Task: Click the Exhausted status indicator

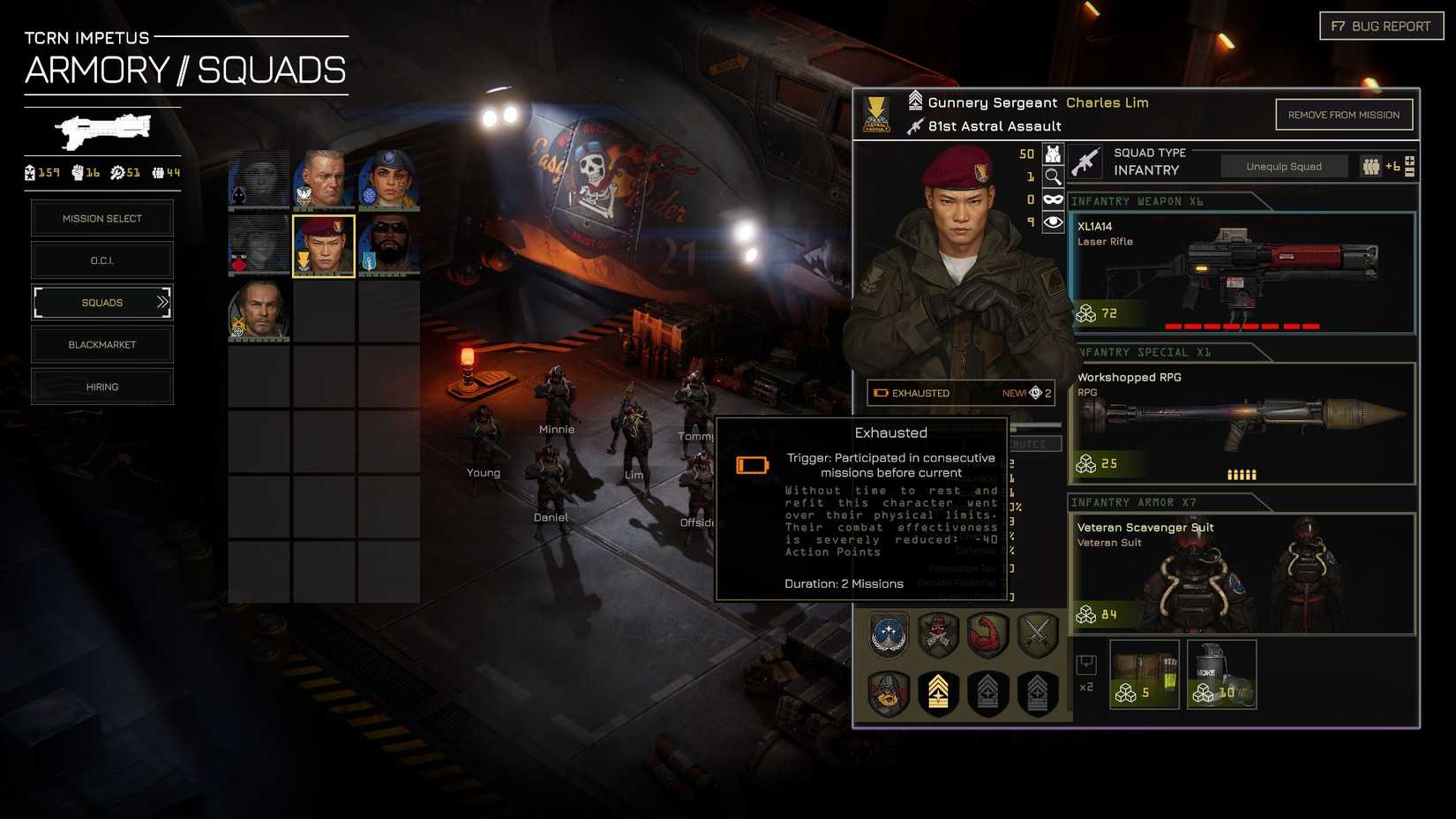Action: (x=919, y=394)
